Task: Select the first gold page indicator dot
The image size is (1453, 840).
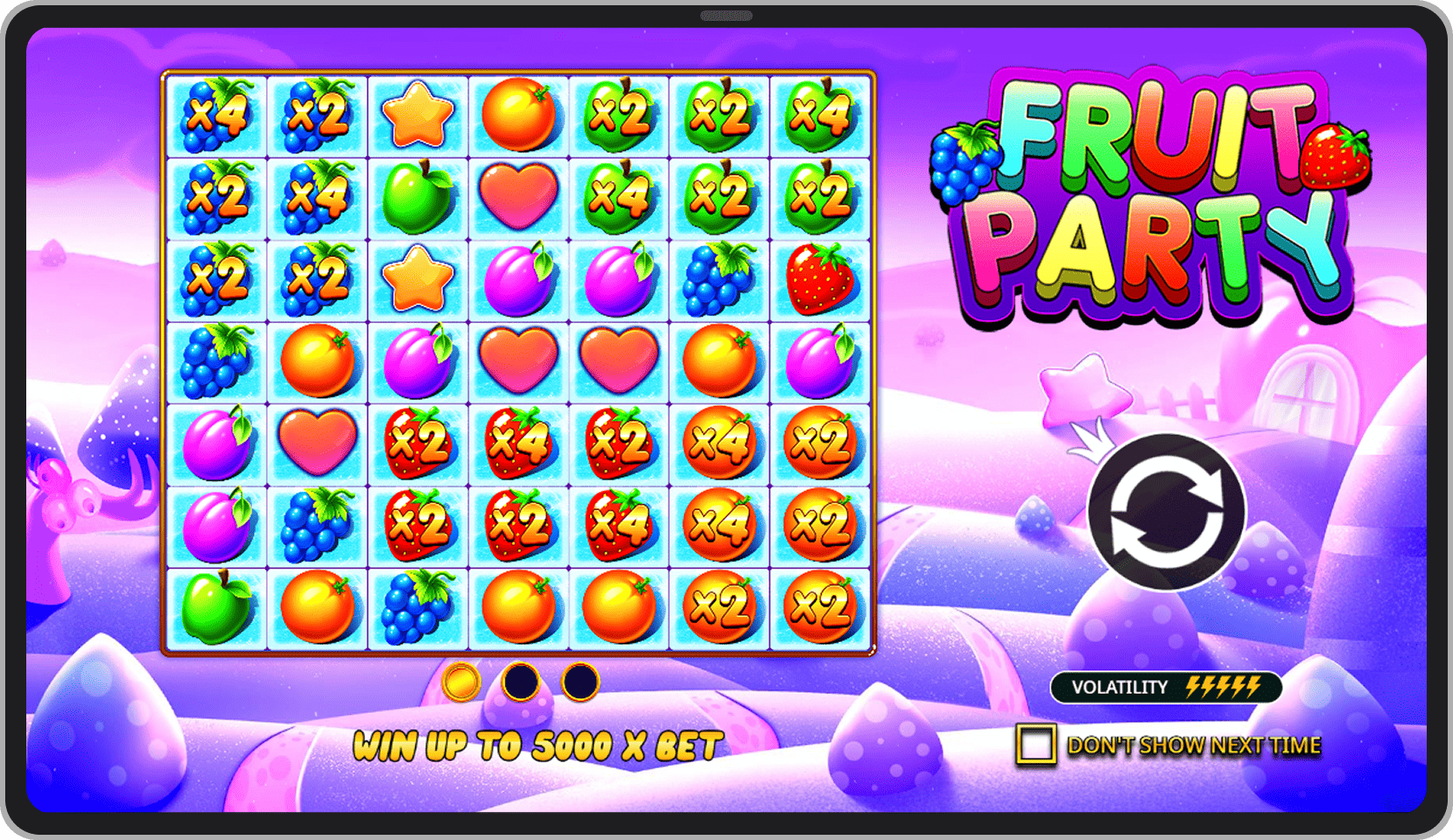Action: tap(461, 682)
